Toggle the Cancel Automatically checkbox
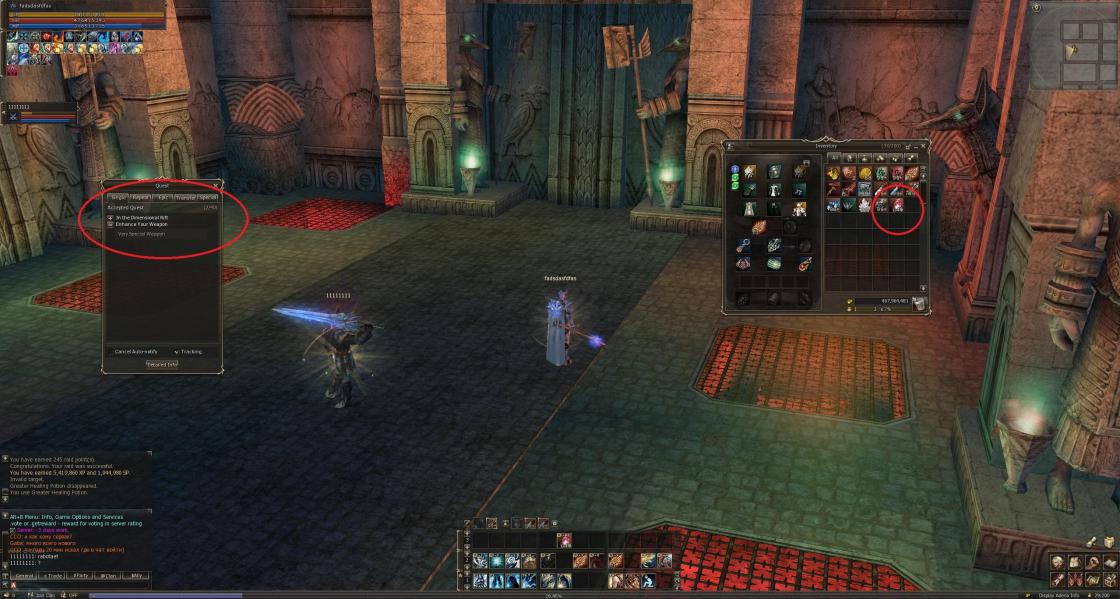 pos(110,352)
